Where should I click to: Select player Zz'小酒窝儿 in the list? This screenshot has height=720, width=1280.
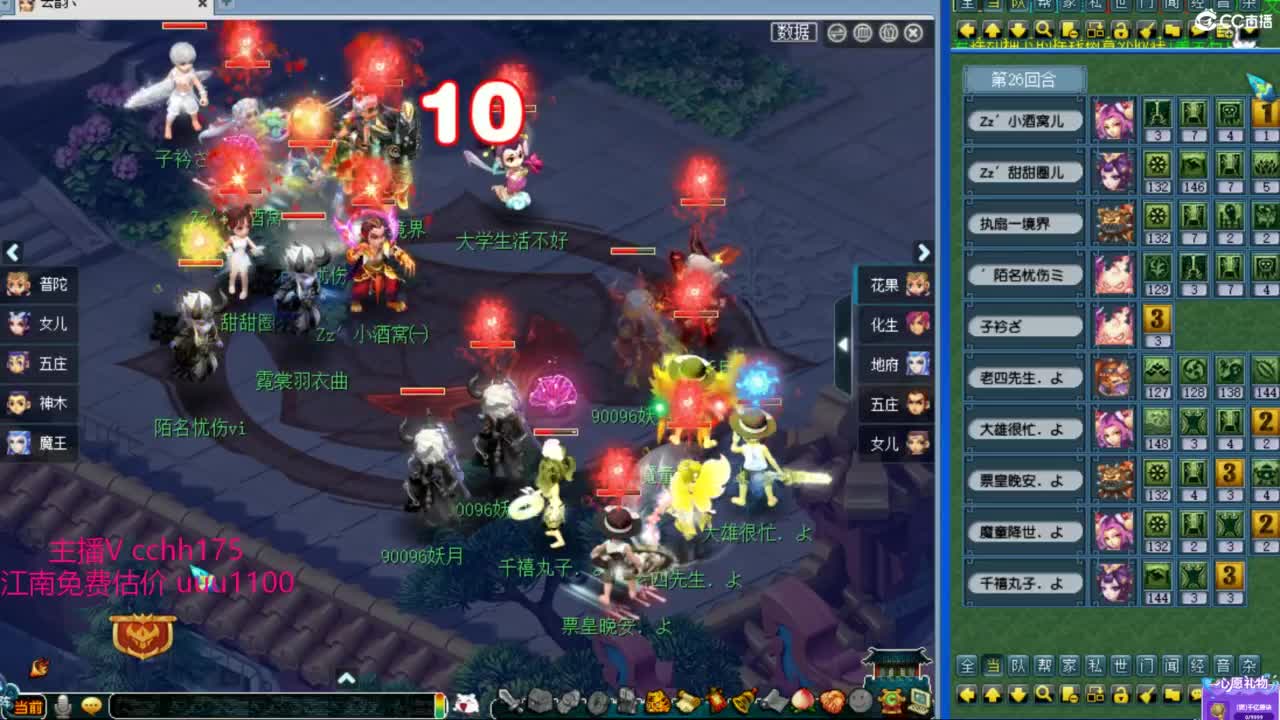coord(1022,120)
